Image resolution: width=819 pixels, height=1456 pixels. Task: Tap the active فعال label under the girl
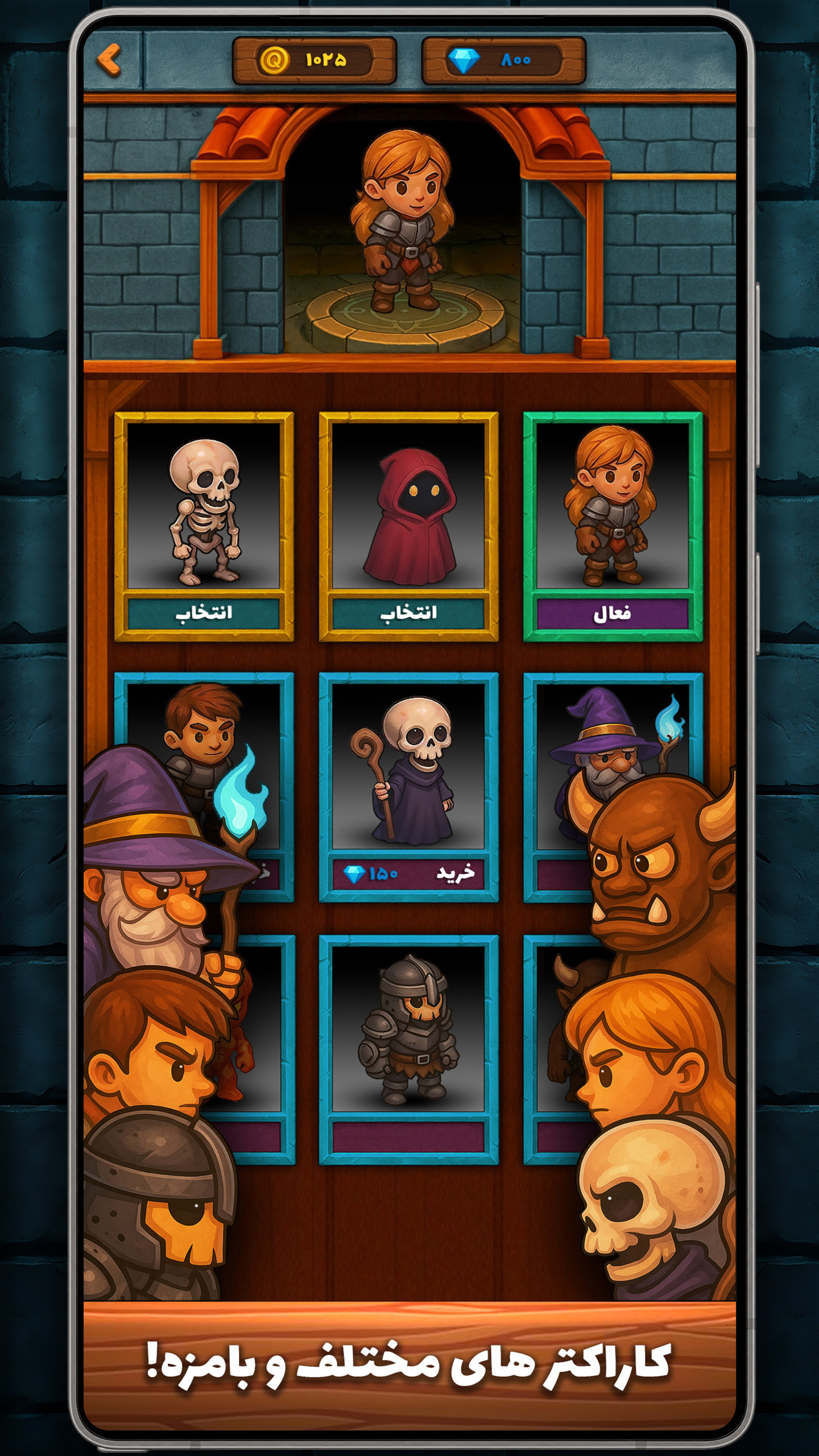tap(613, 614)
